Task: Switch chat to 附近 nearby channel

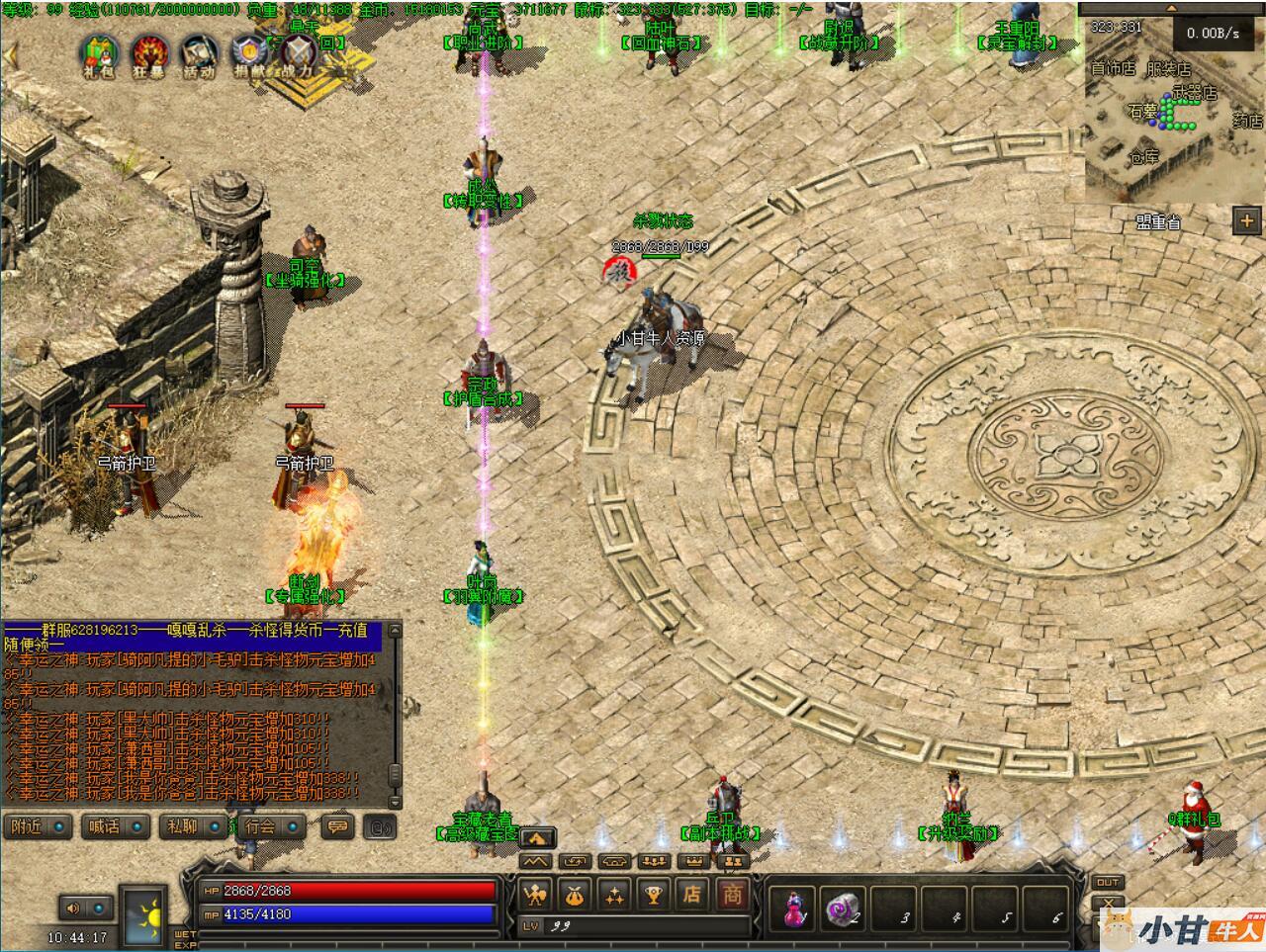Action: click(39, 826)
